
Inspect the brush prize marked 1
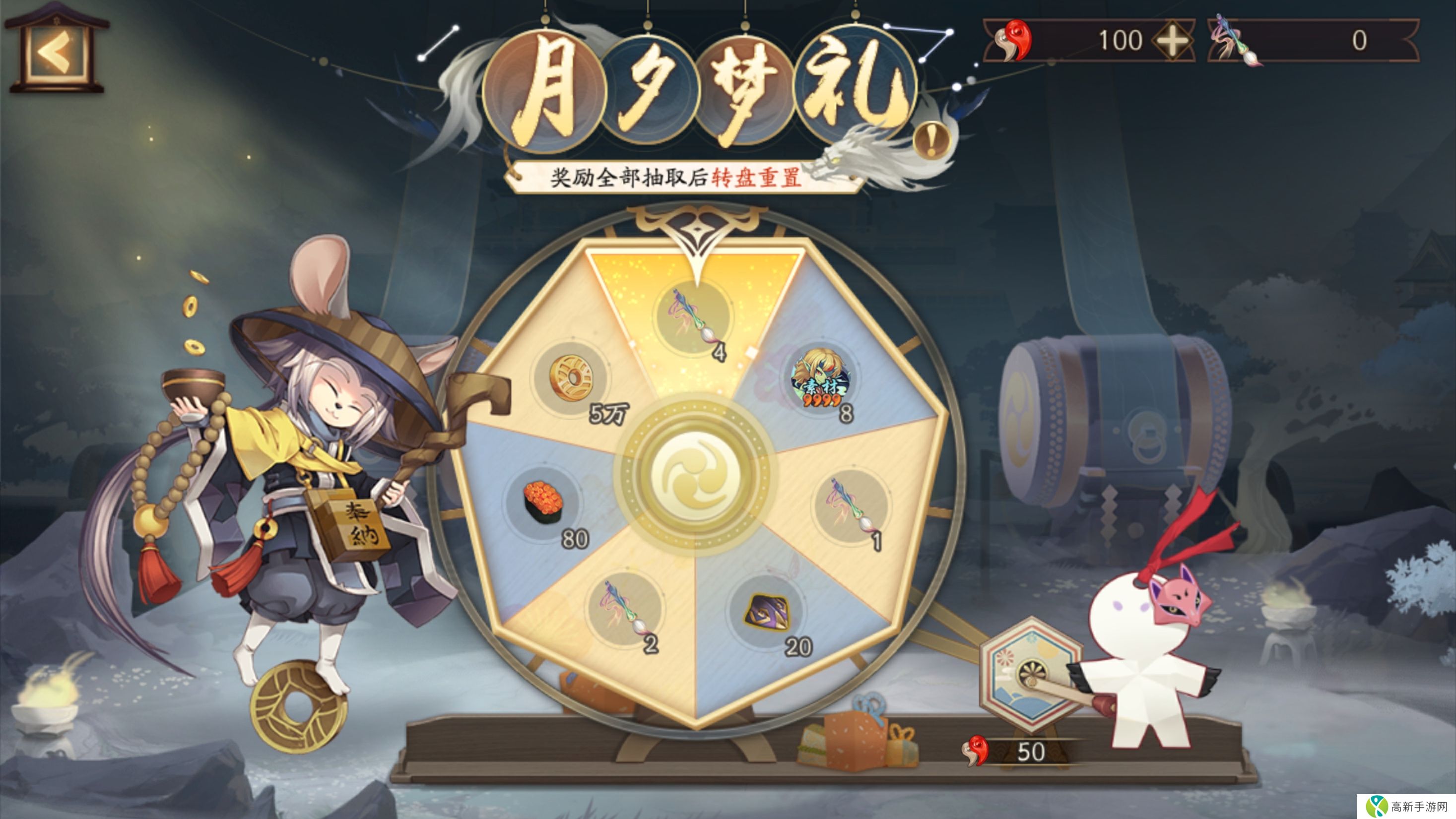851,505
